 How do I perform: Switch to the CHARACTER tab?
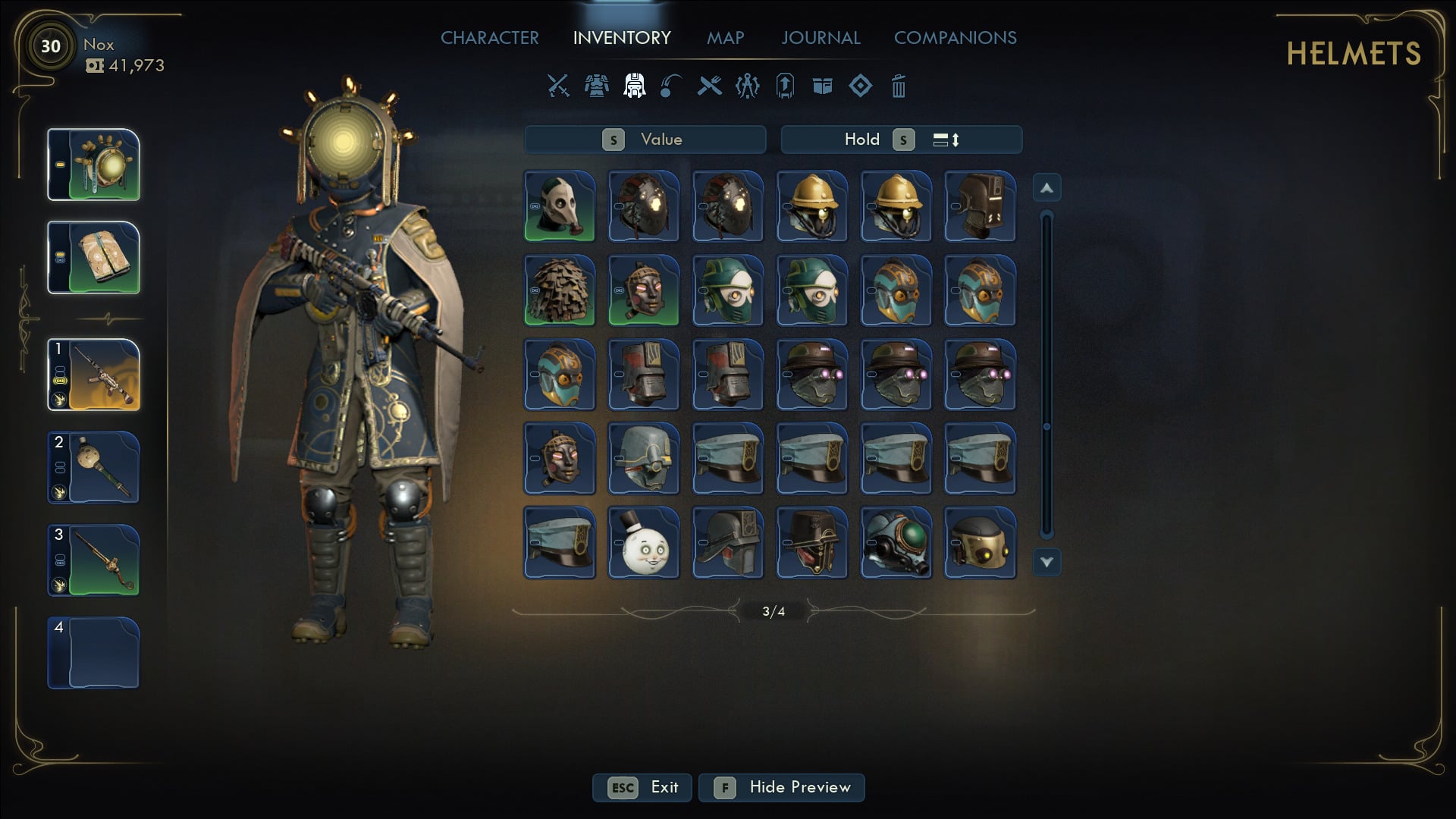[x=490, y=37]
